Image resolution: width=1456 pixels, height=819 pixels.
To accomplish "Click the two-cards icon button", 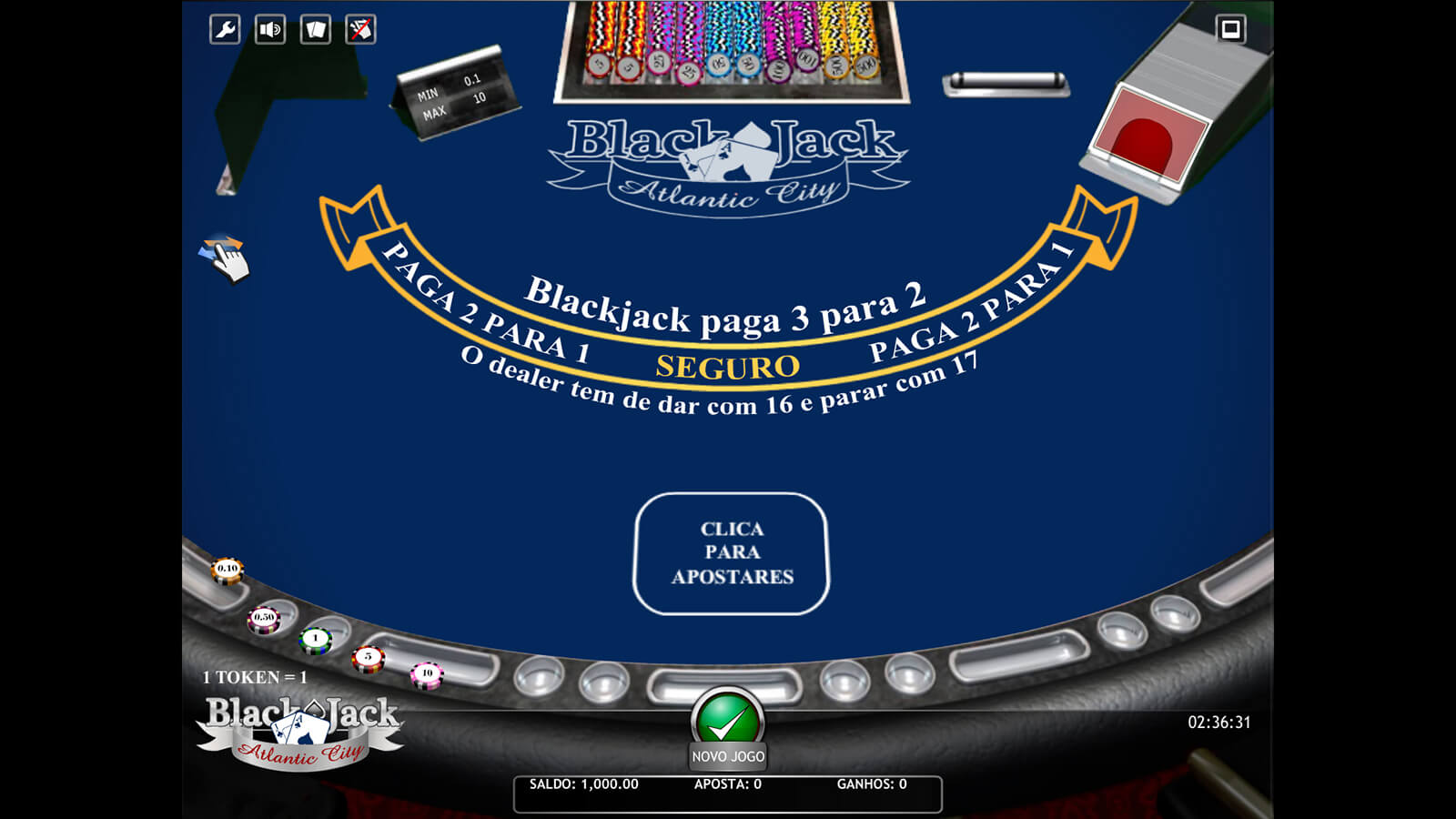I will 316,30.
